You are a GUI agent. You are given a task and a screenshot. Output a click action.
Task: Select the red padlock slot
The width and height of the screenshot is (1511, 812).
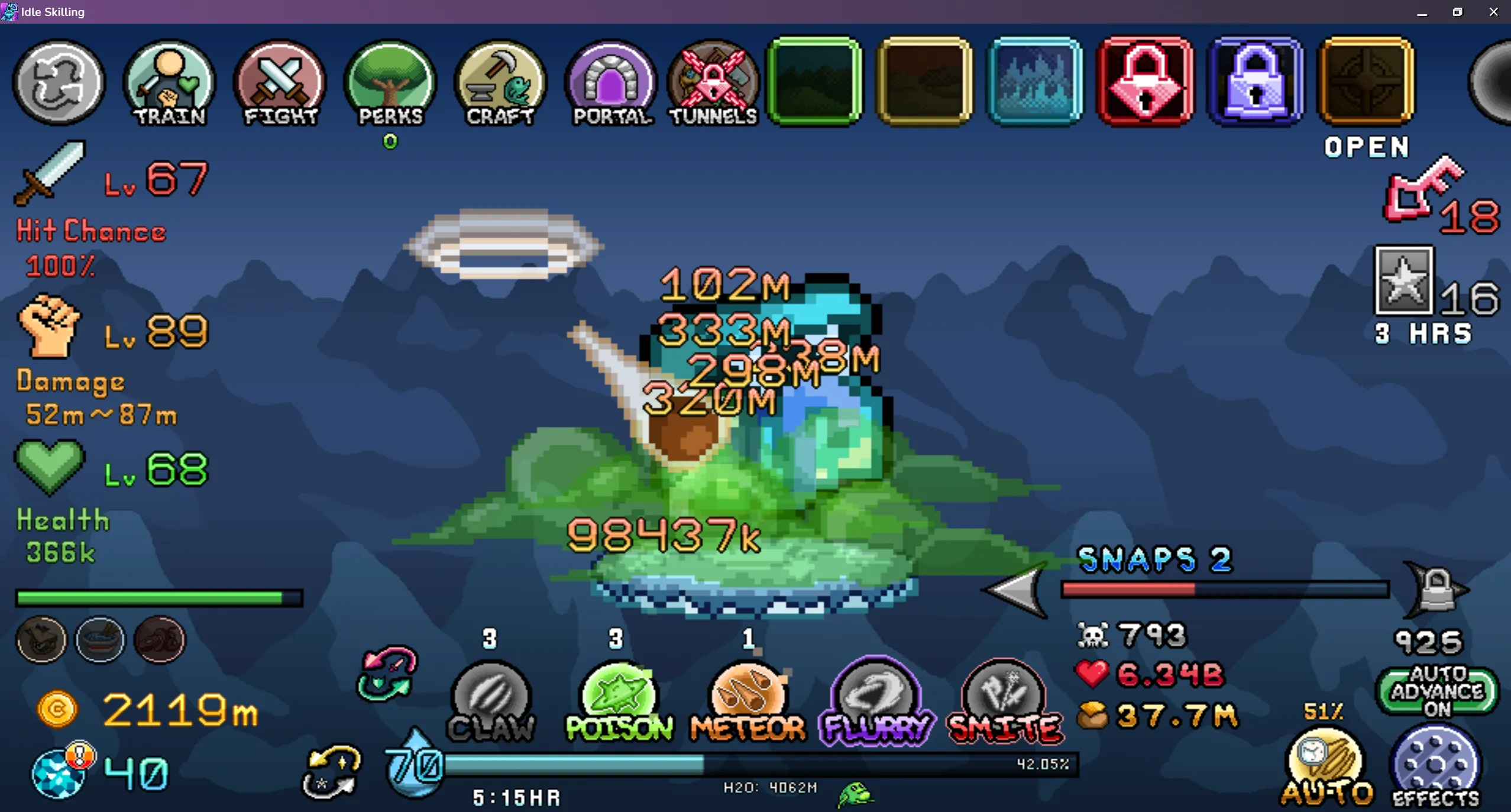(1145, 82)
